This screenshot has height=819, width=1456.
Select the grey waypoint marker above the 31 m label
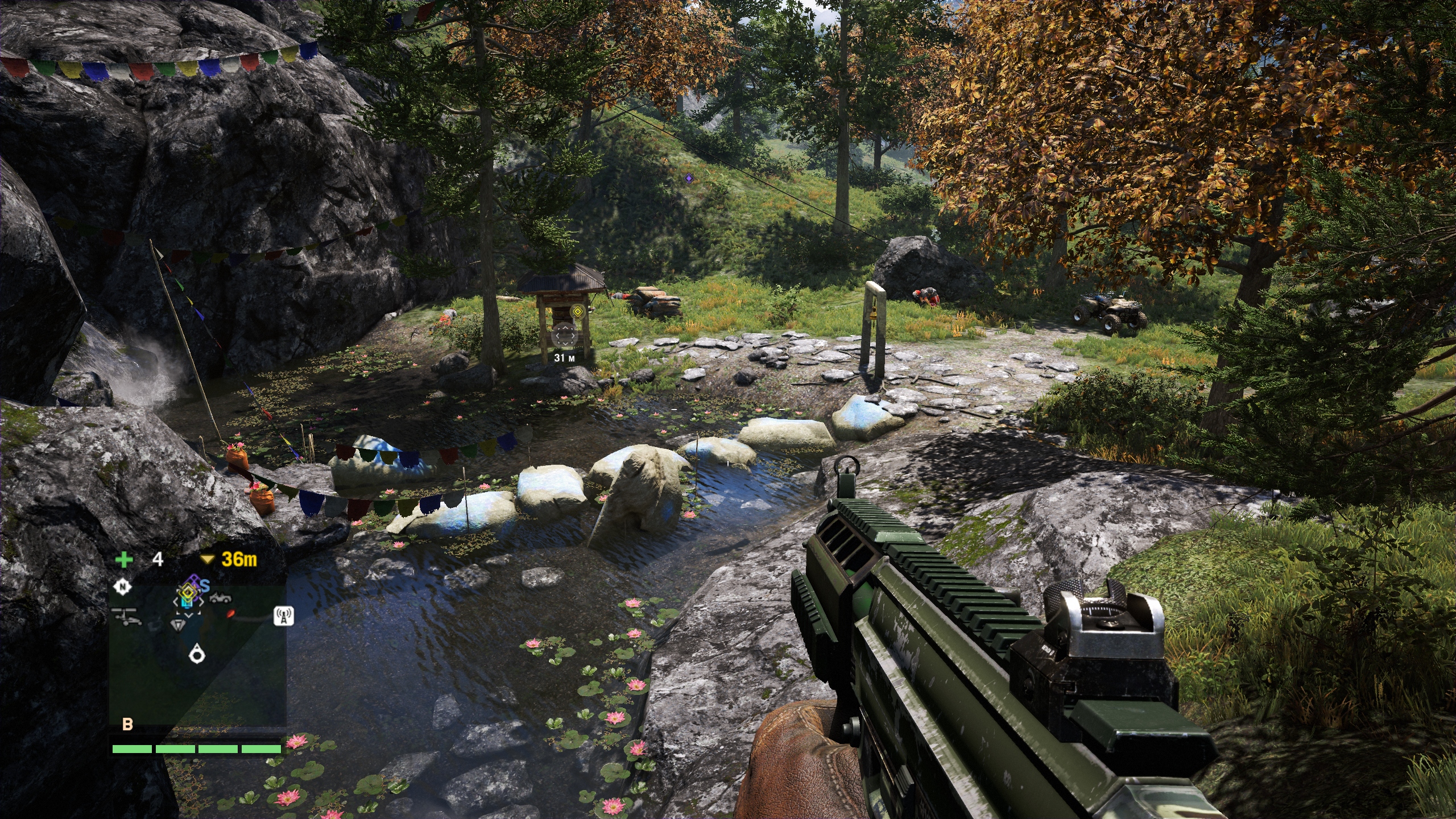pos(564,335)
